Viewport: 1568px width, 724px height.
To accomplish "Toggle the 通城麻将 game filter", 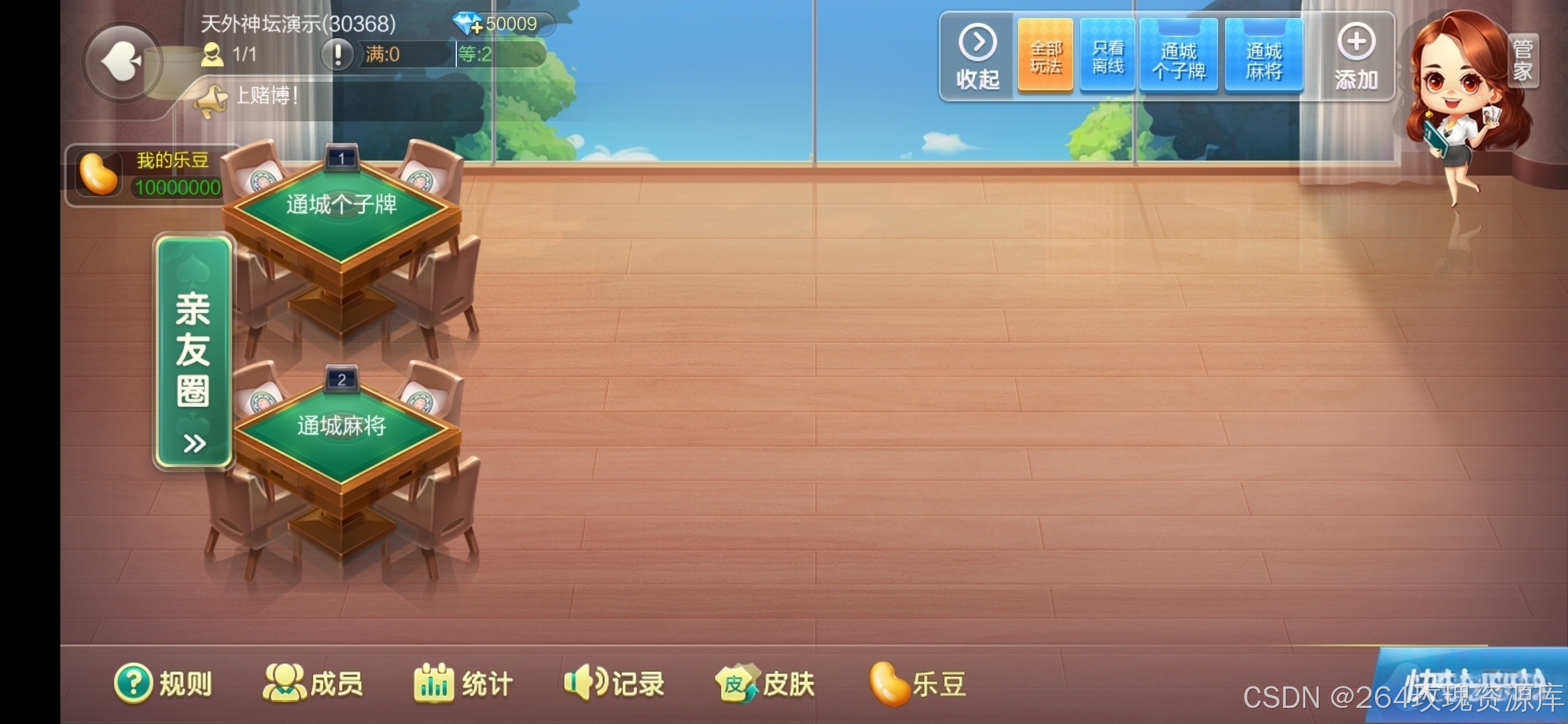I will pos(1264,56).
